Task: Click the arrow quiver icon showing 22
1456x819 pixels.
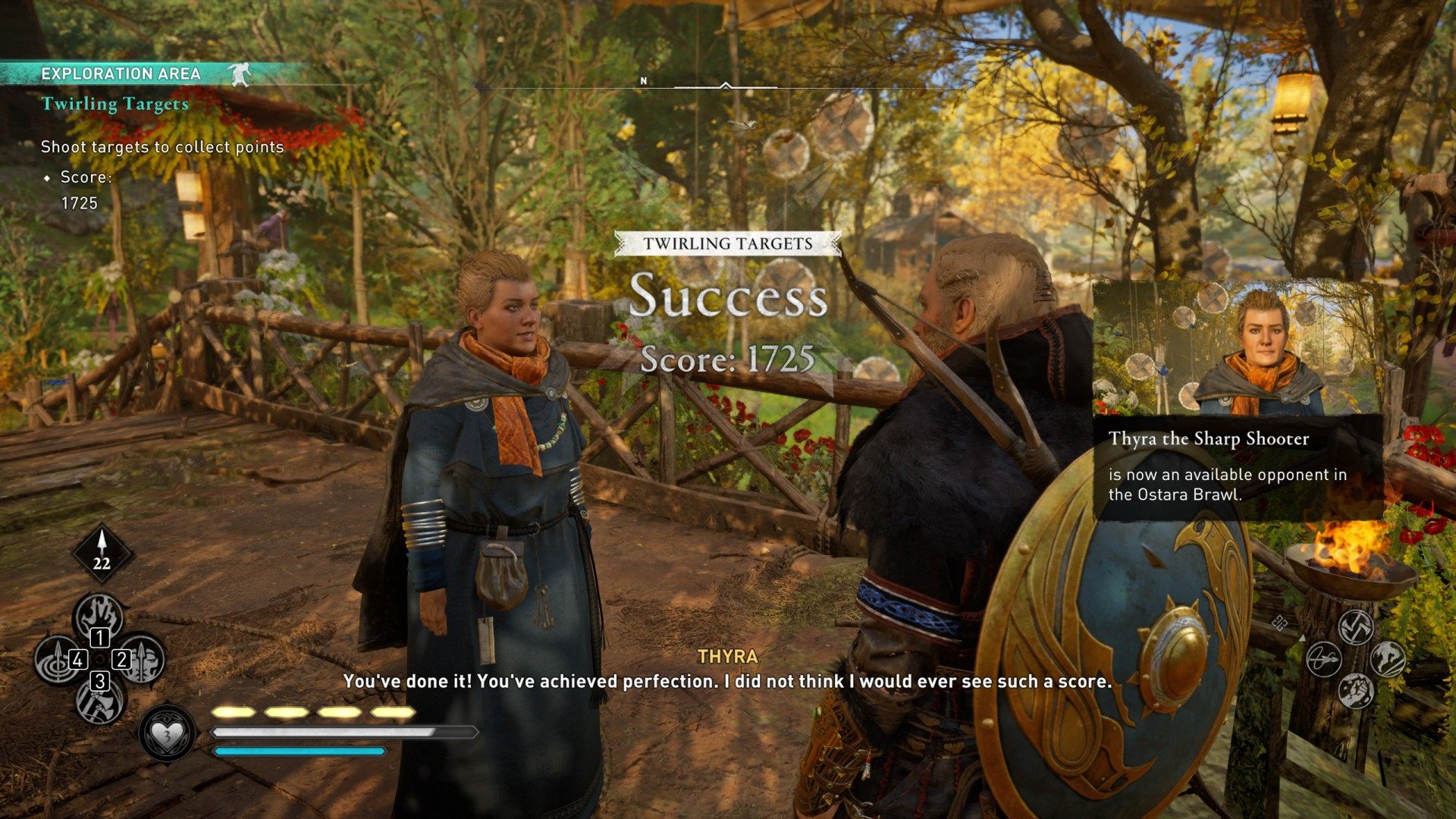Action: pyautogui.click(x=102, y=553)
